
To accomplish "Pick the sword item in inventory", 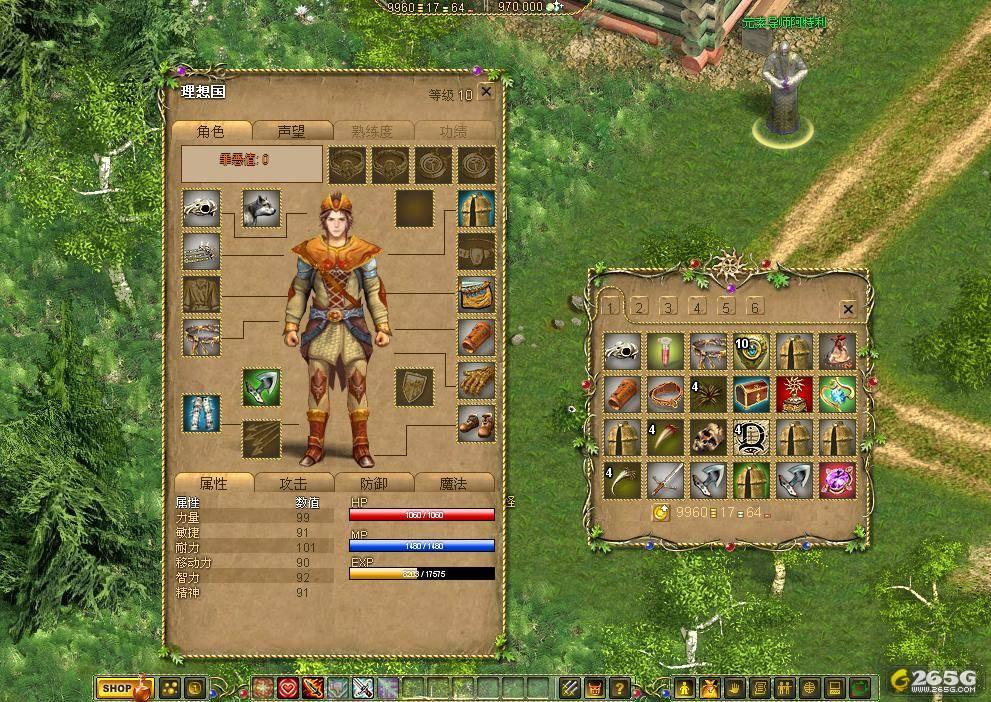I will pos(665,480).
